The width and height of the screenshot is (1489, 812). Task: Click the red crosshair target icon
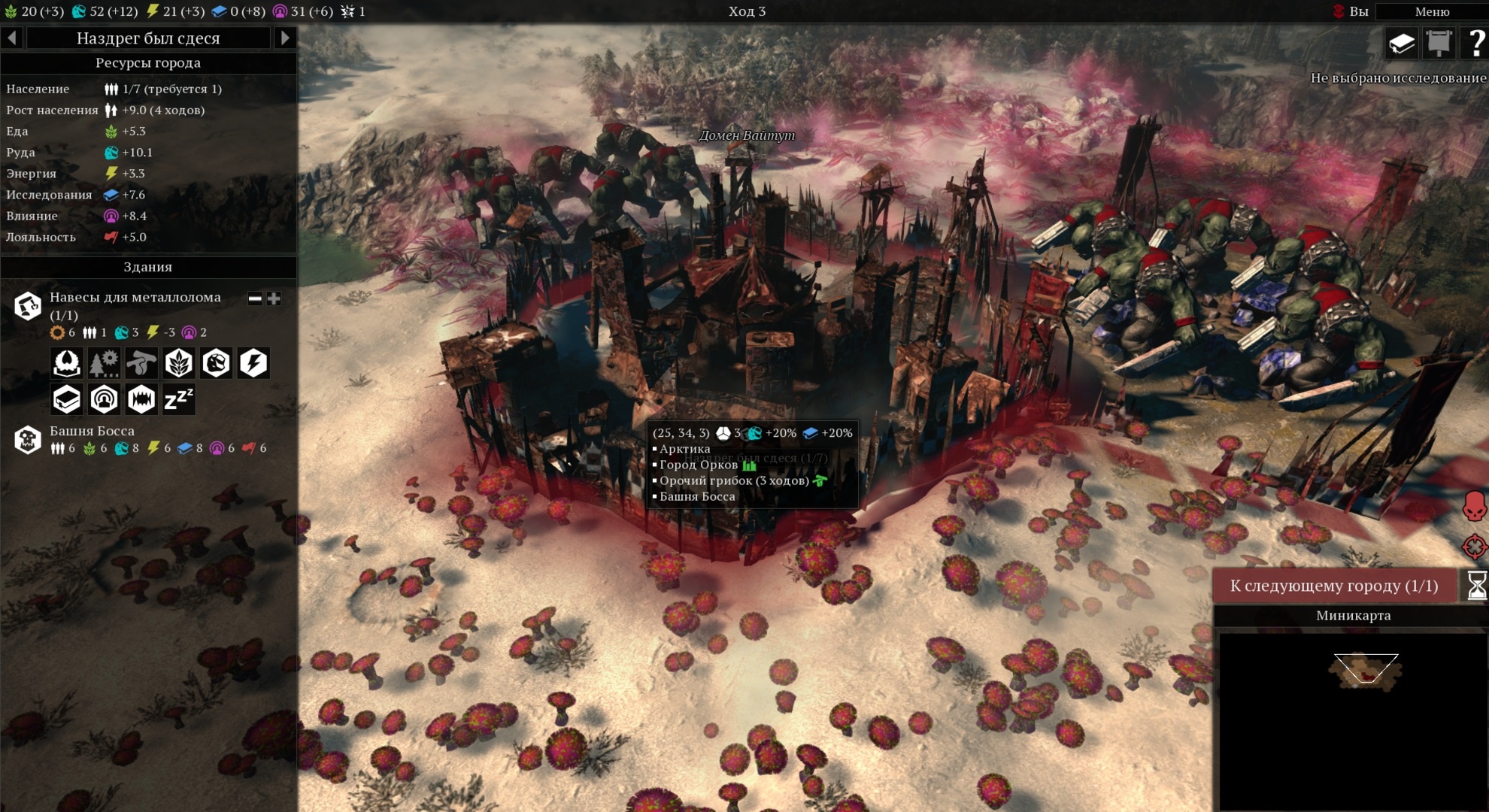click(x=1475, y=547)
